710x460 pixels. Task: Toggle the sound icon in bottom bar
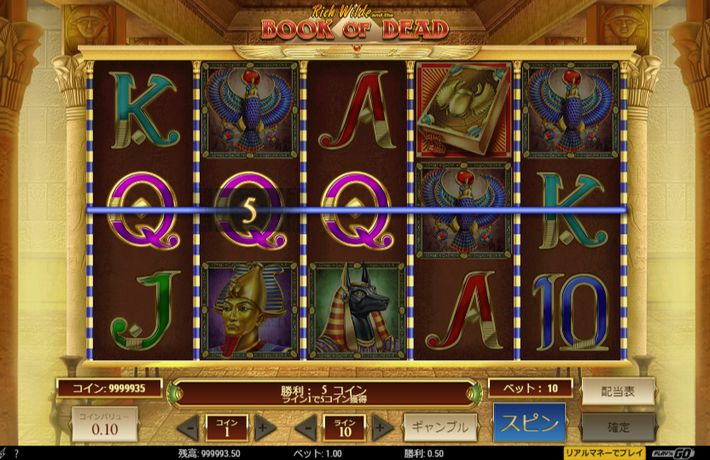click(5, 454)
